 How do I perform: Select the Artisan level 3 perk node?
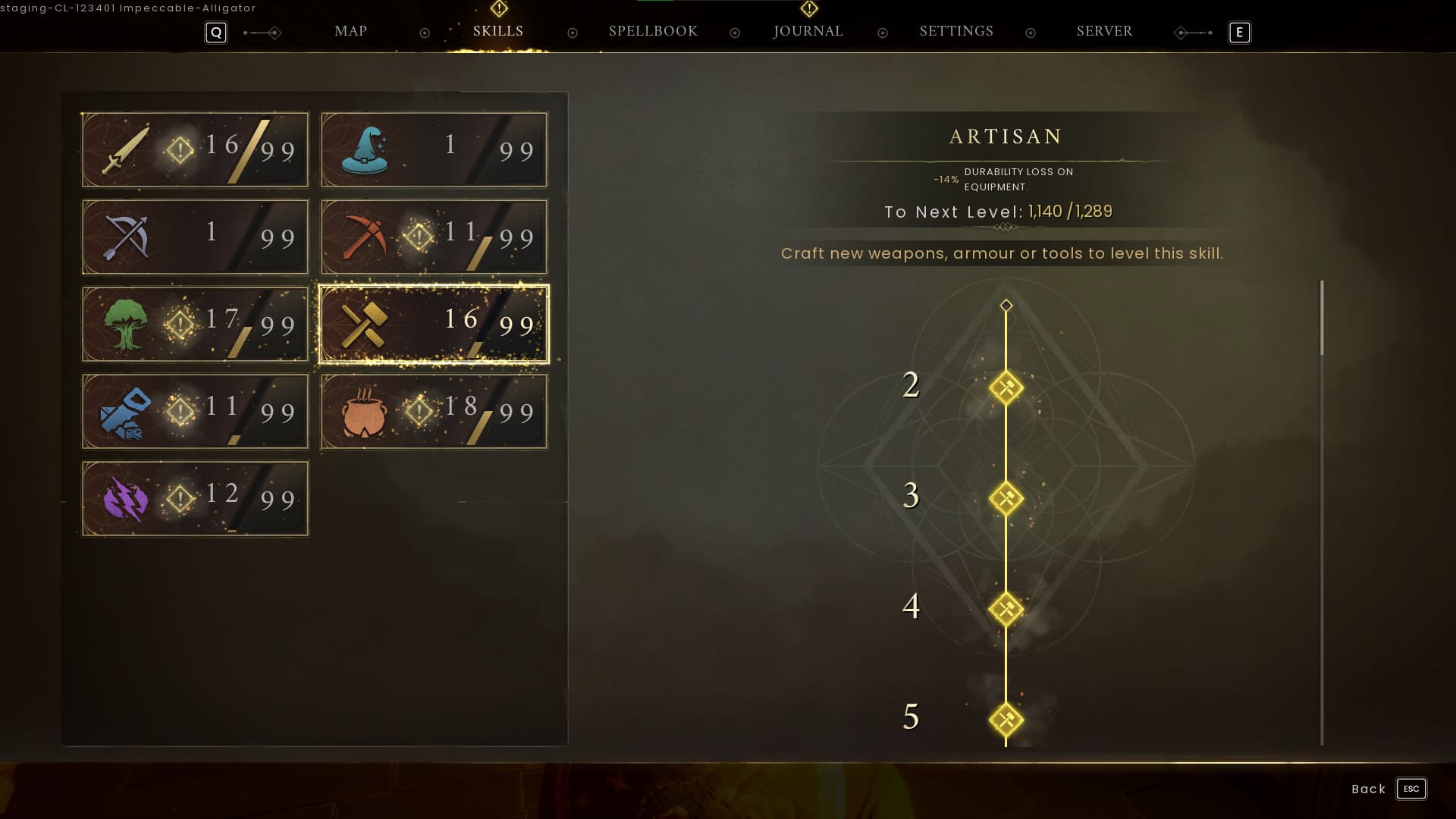(x=1006, y=499)
